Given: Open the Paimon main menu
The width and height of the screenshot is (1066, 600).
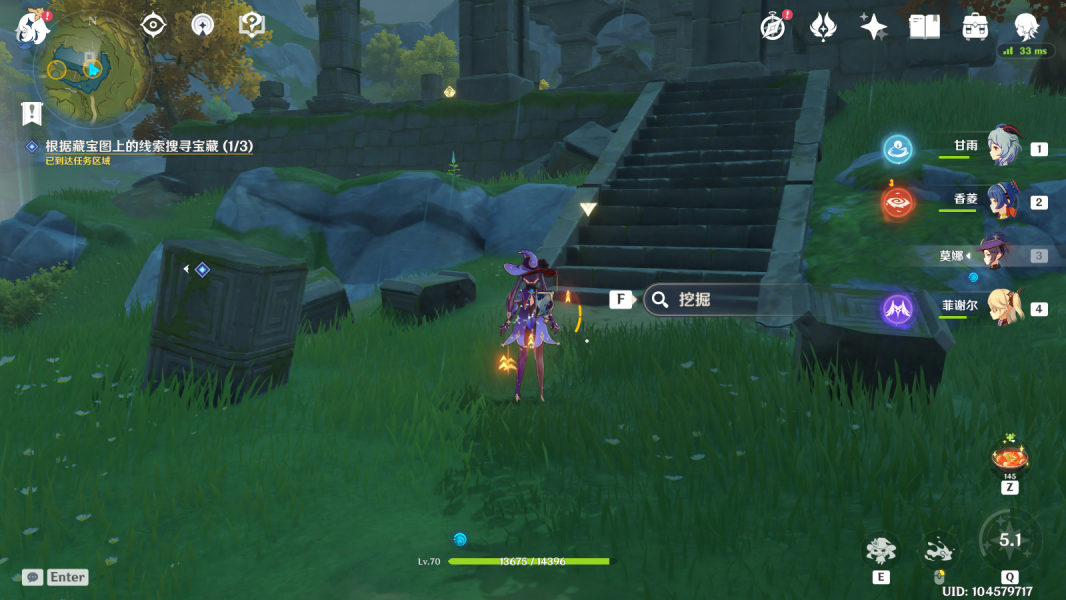Looking at the screenshot, I should coord(33,27).
